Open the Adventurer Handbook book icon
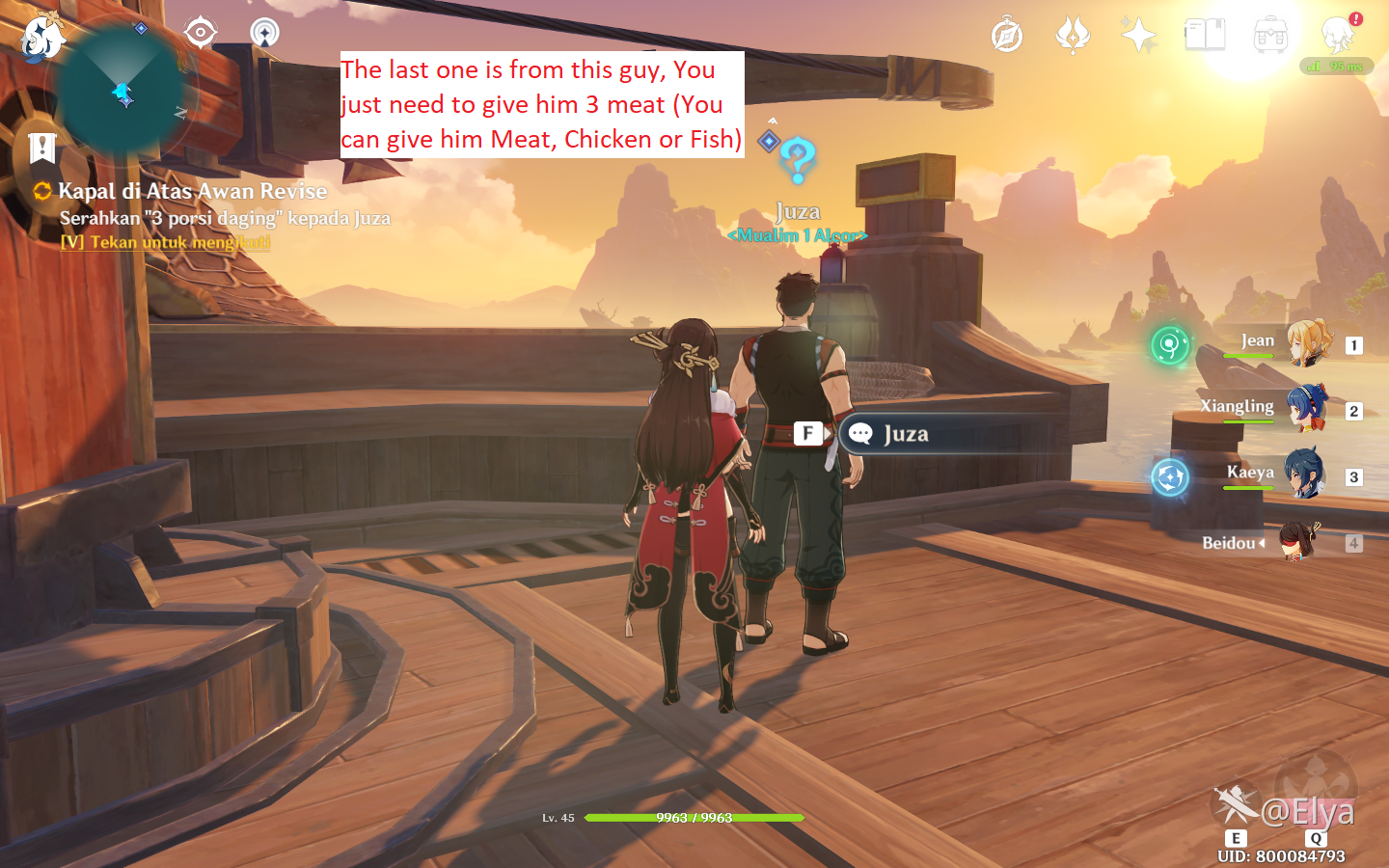This screenshot has height=868, width=1389. (1205, 36)
